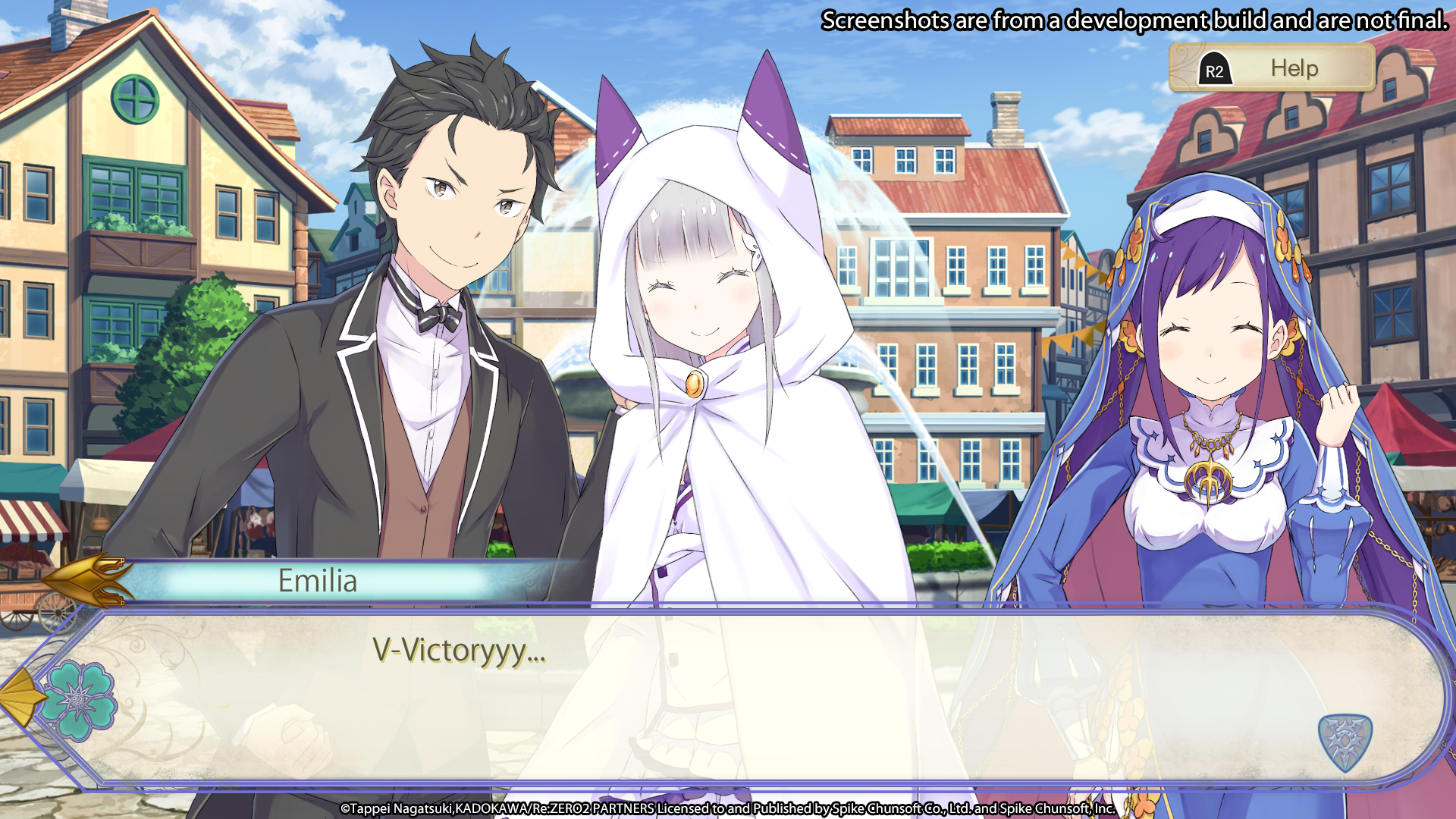Click the R2 controller button icon
1456x819 pixels.
pyautogui.click(x=1214, y=69)
